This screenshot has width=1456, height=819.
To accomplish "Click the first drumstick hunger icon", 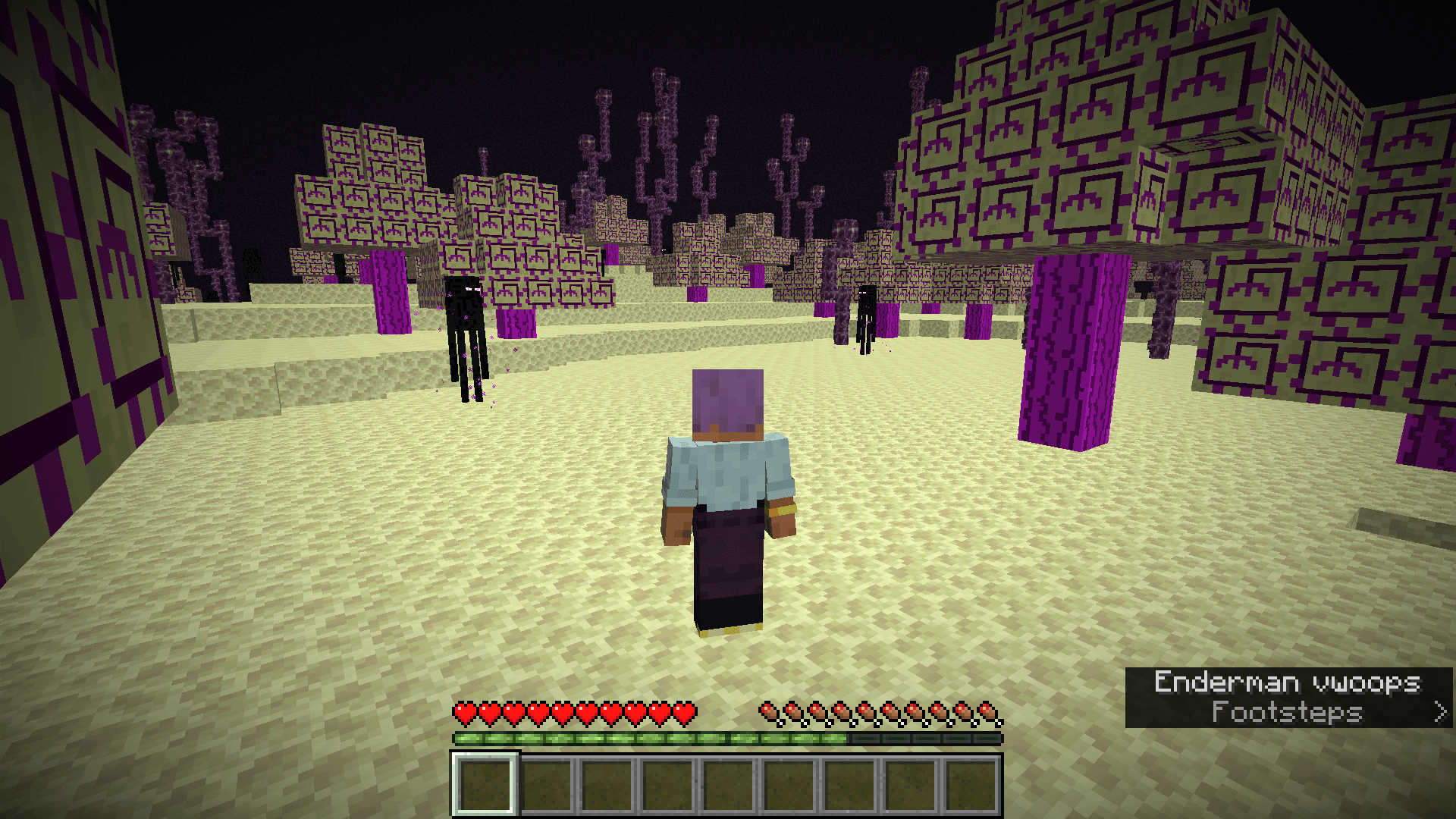I will click(768, 713).
